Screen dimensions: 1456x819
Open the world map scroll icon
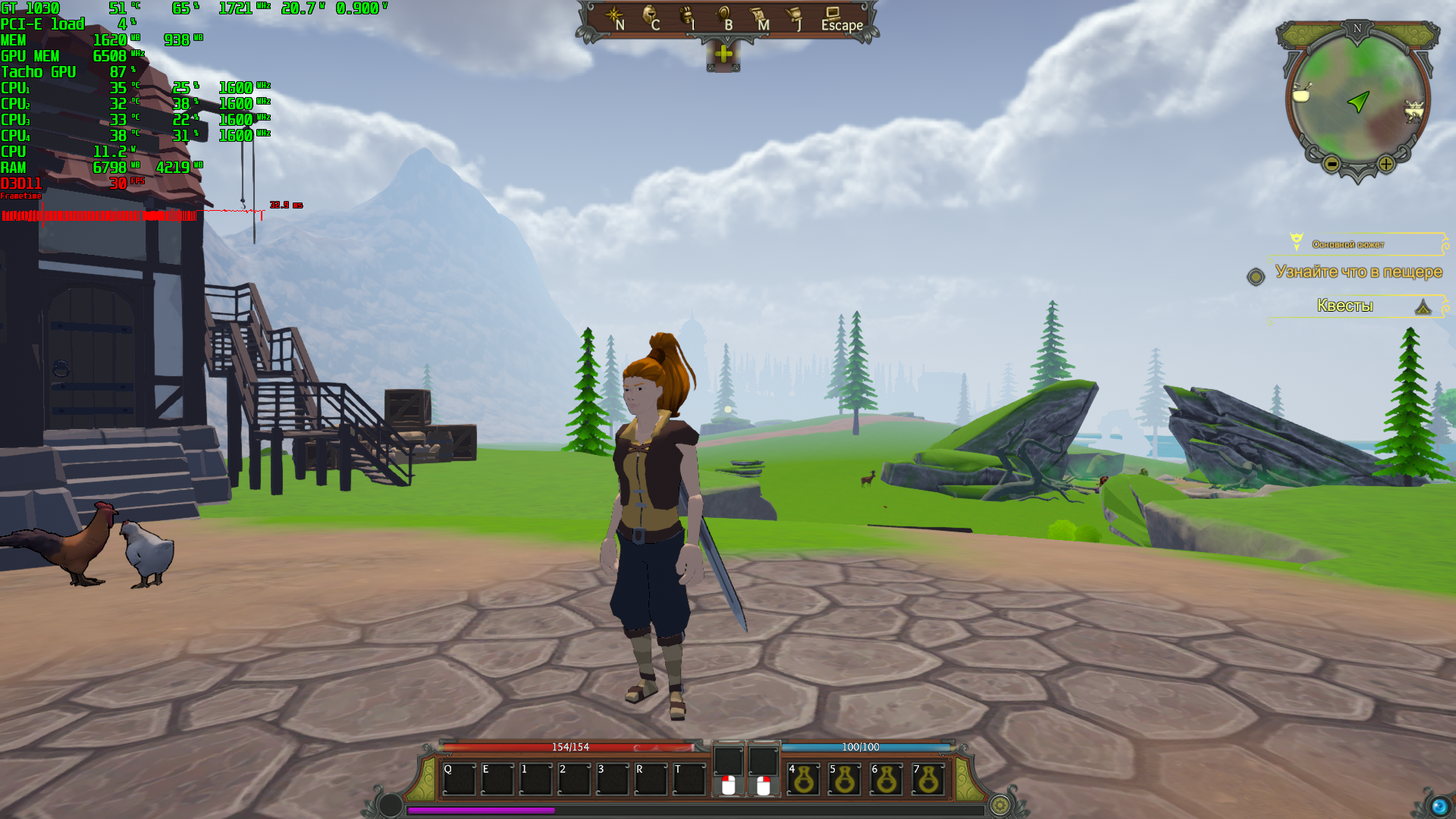coord(758,17)
